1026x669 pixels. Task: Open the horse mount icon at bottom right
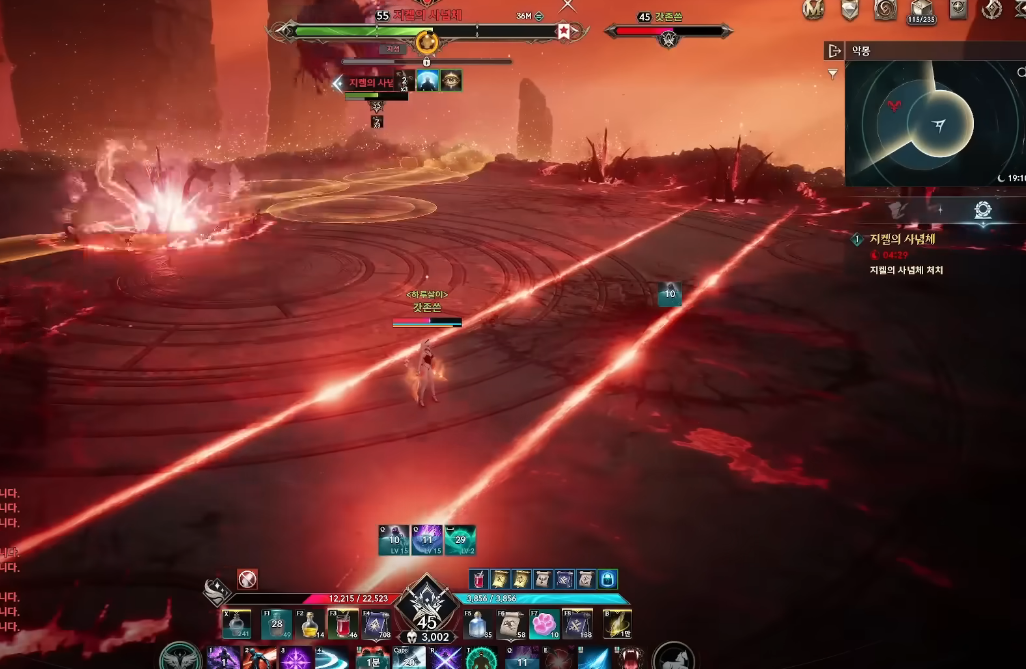674,657
